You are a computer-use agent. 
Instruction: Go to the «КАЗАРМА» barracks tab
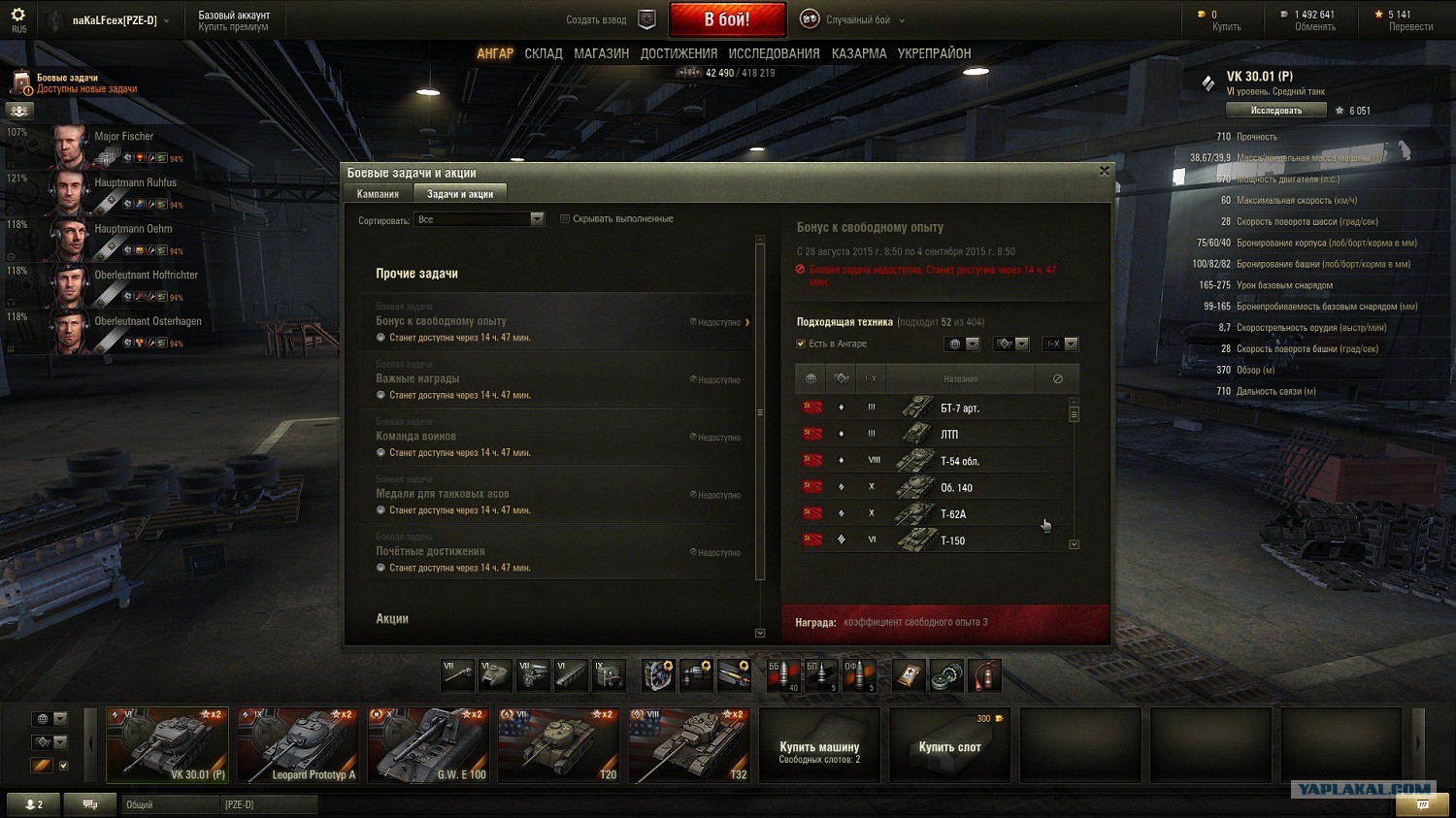(x=859, y=54)
